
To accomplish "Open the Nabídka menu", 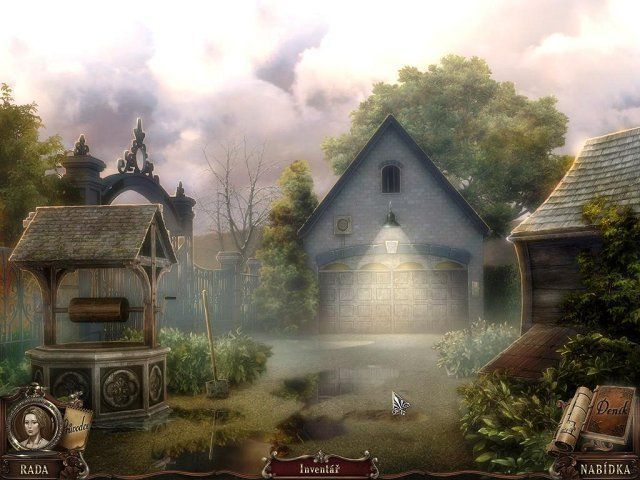I will click(x=604, y=467).
